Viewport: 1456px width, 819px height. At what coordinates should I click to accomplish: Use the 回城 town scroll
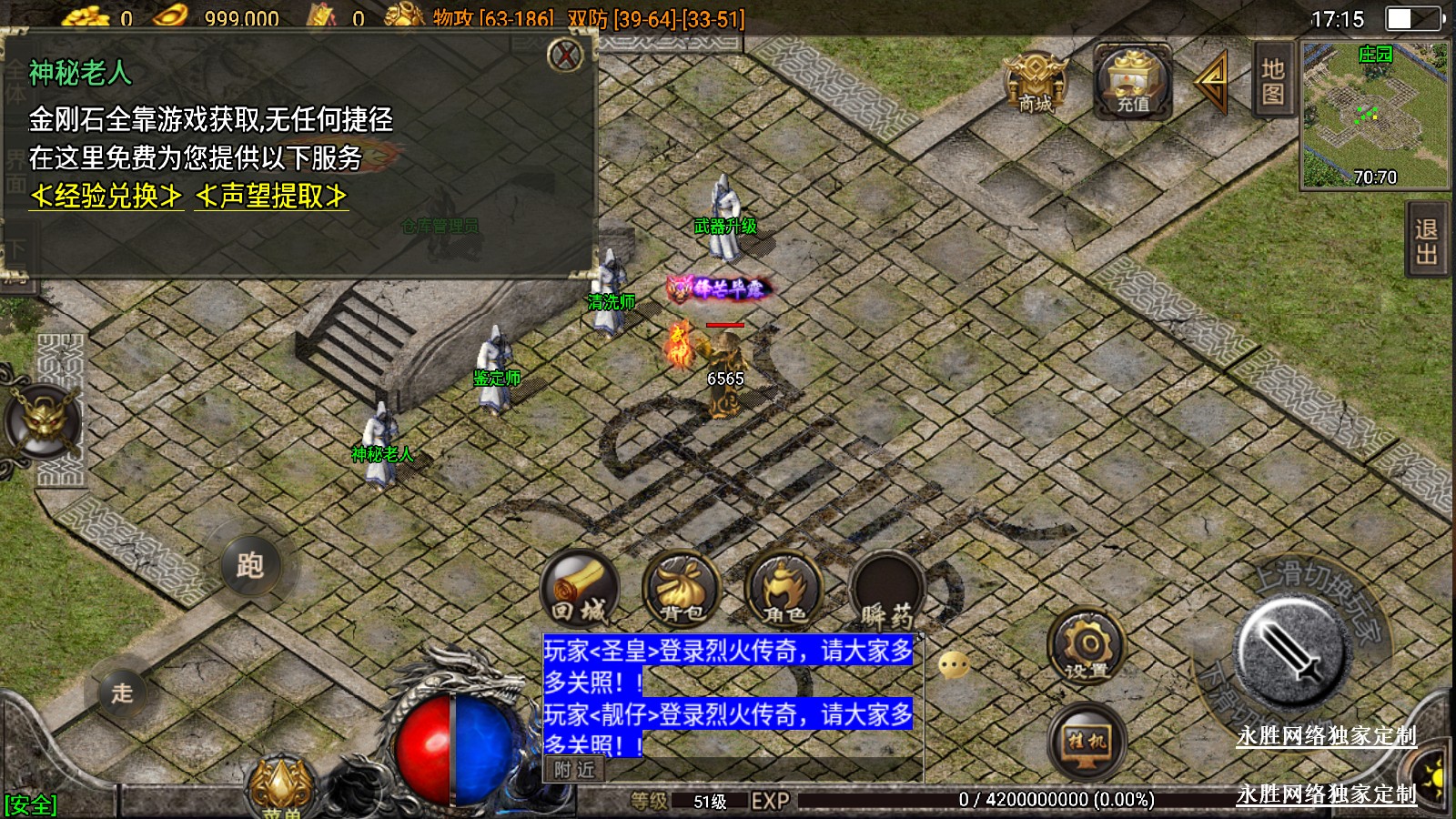tap(580, 589)
